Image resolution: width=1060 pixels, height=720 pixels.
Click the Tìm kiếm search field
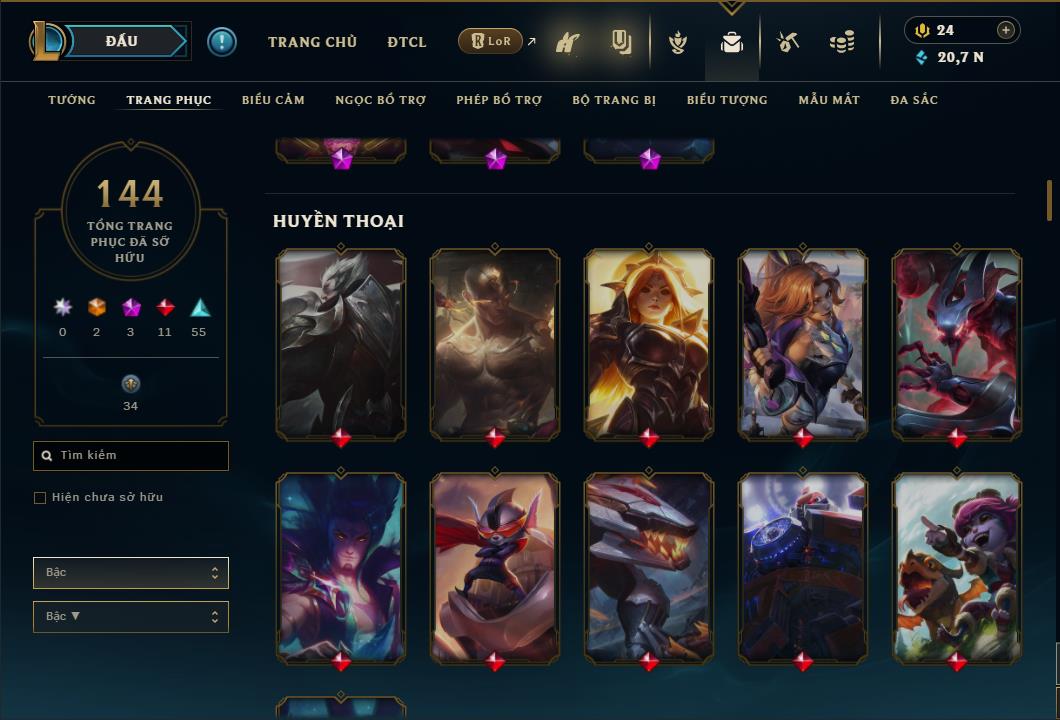click(x=131, y=456)
